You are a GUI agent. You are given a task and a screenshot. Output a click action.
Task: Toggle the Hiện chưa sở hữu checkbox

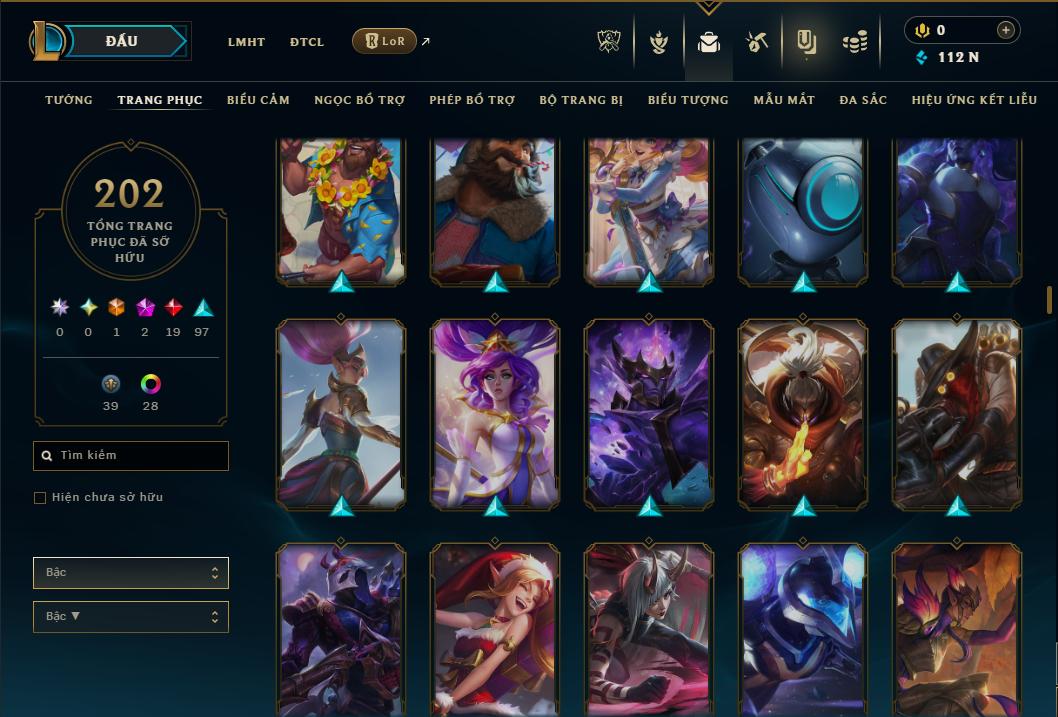pos(40,498)
